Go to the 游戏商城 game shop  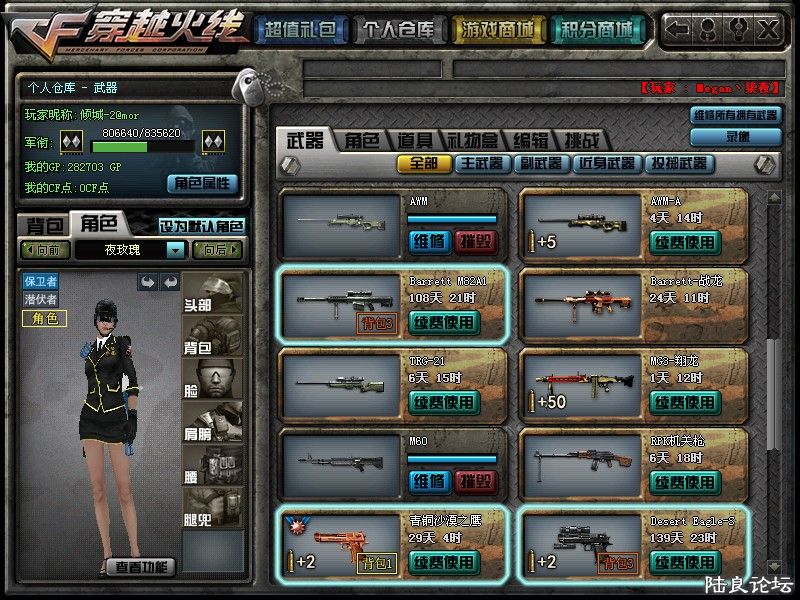pyautogui.click(x=495, y=30)
